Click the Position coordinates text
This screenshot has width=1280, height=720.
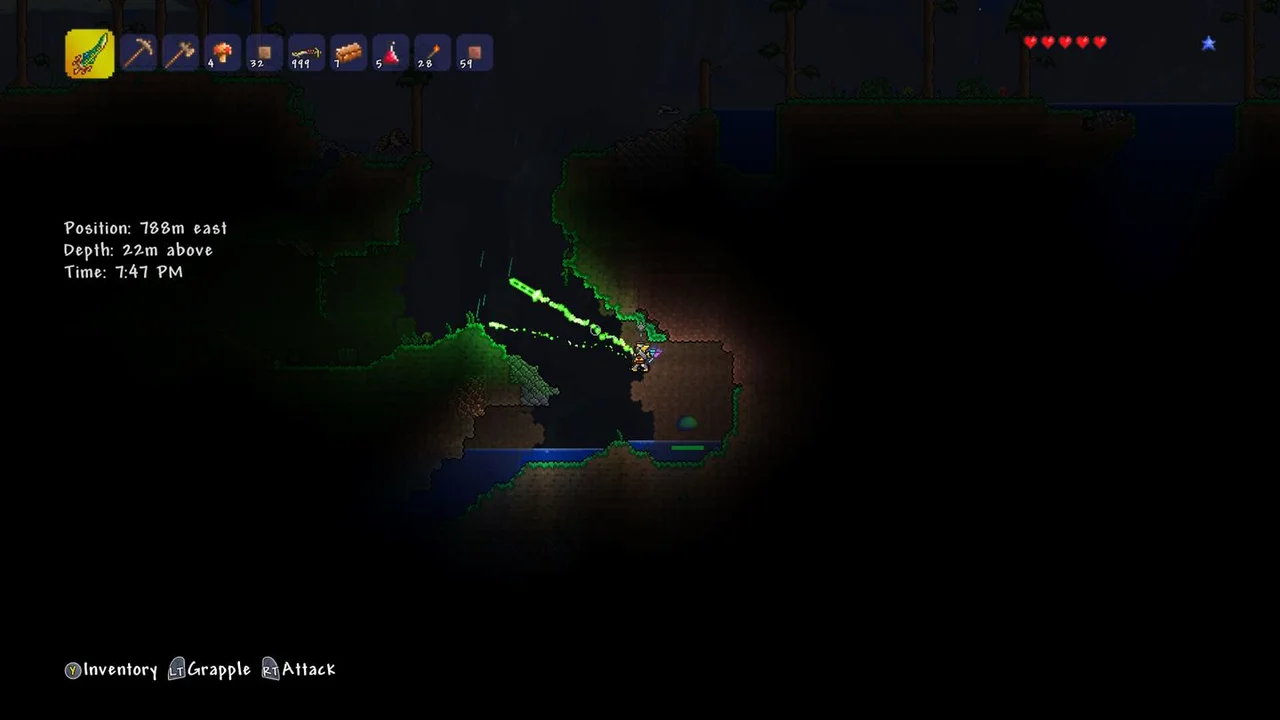145,228
